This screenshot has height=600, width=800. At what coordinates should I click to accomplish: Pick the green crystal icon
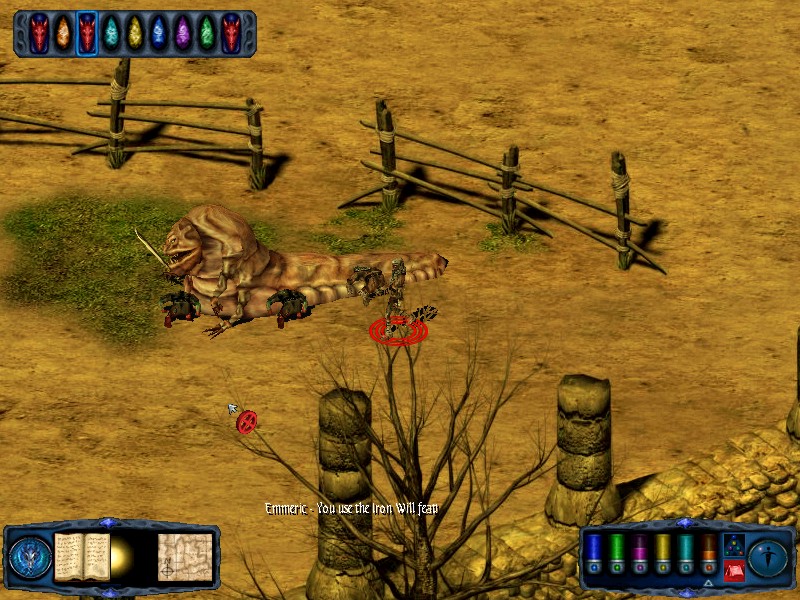pos(207,33)
